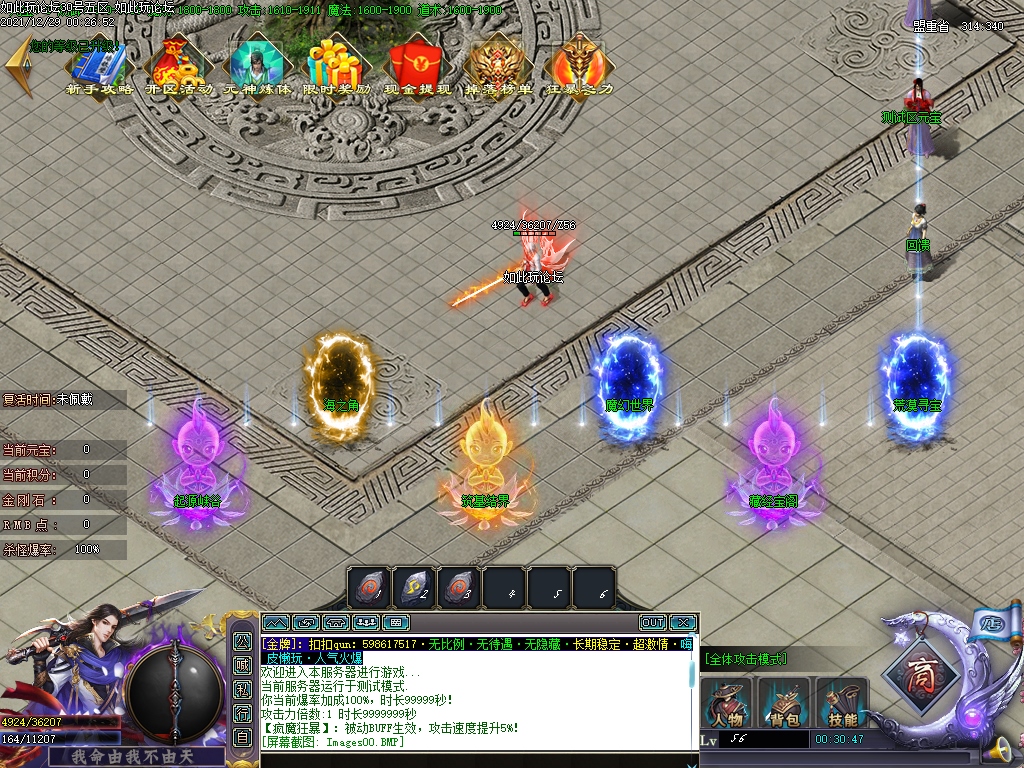Open the 人物 character panel
This screenshot has height=768, width=1024.
pos(727,704)
